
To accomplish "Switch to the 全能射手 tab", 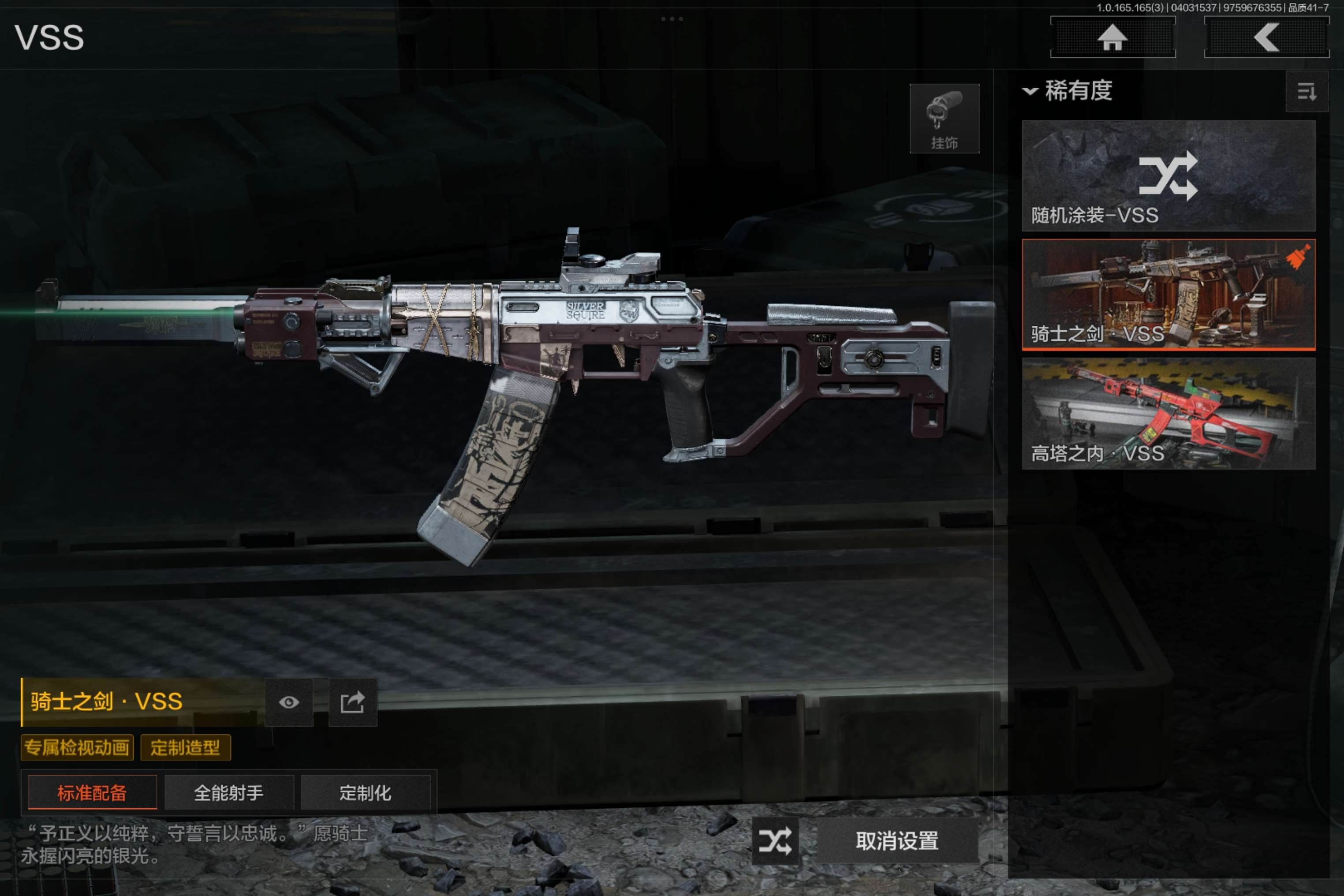I will 228,792.
